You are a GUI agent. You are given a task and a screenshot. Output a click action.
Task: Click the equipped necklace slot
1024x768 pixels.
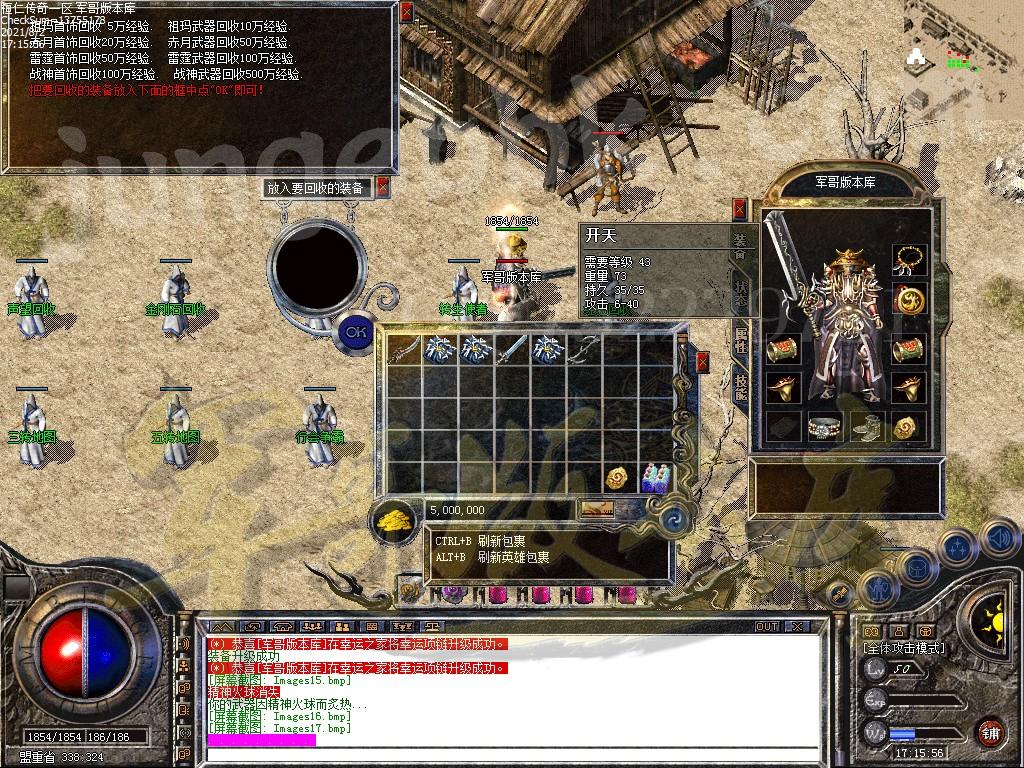click(x=908, y=260)
